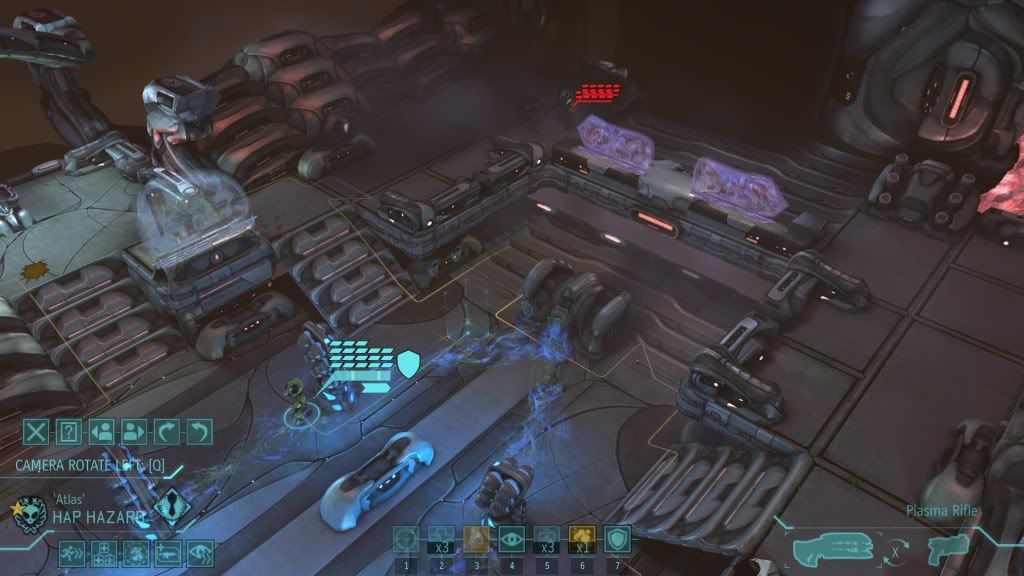This screenshot has height=576, width=1024.
Task: Use the x3 item ability in slot 5
Action: pyautogui.click(x=546, y=540)
